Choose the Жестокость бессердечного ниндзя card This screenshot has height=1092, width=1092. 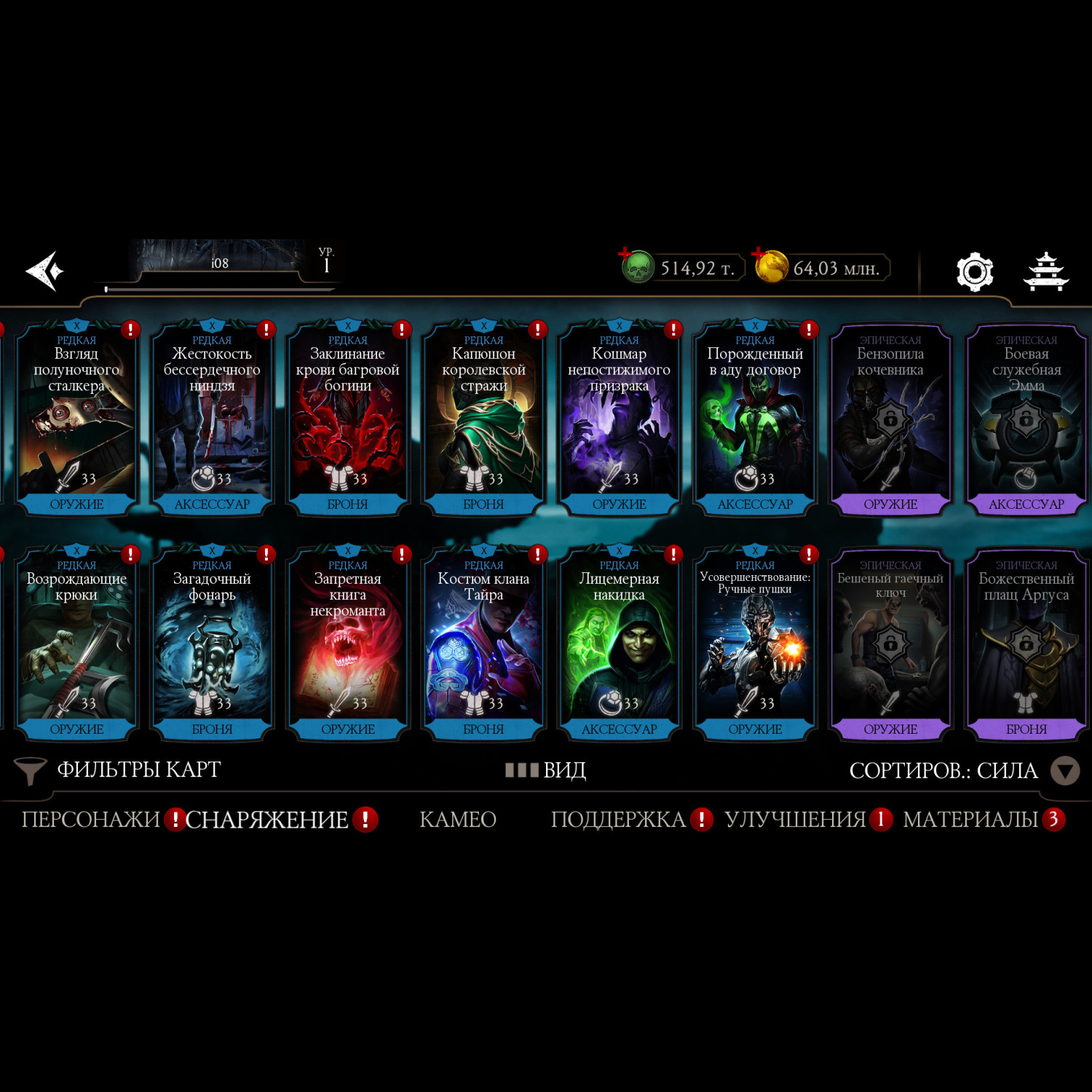coord(212,419)
